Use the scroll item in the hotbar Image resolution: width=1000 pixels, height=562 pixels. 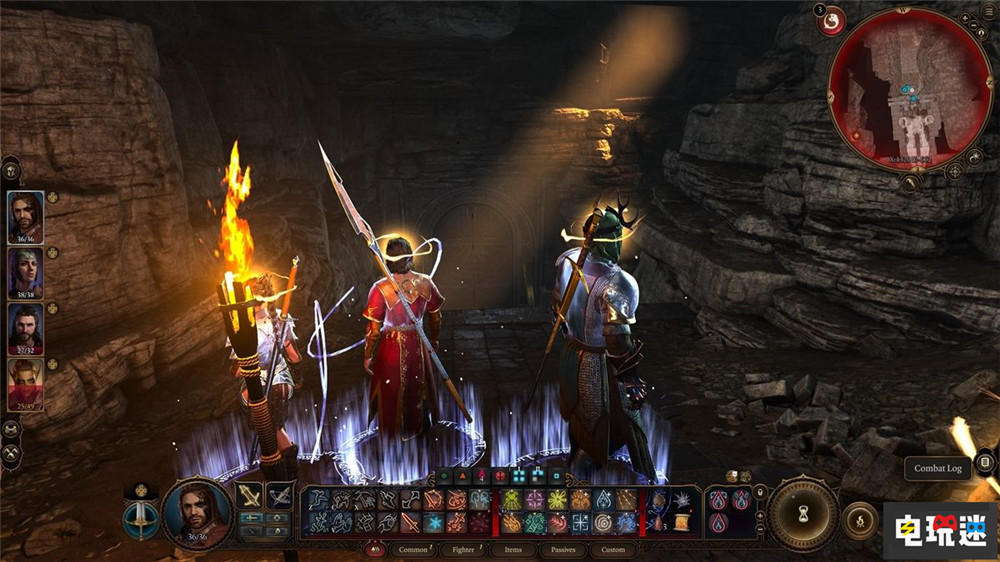tap(682, 521)
